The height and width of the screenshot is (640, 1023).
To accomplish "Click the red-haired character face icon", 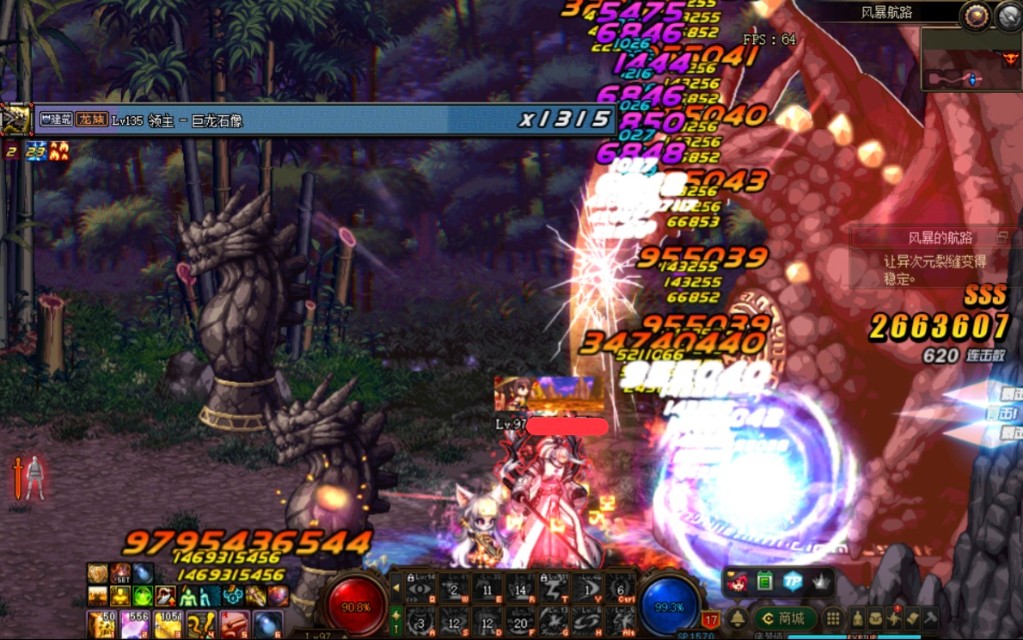I will pos(739,581).
